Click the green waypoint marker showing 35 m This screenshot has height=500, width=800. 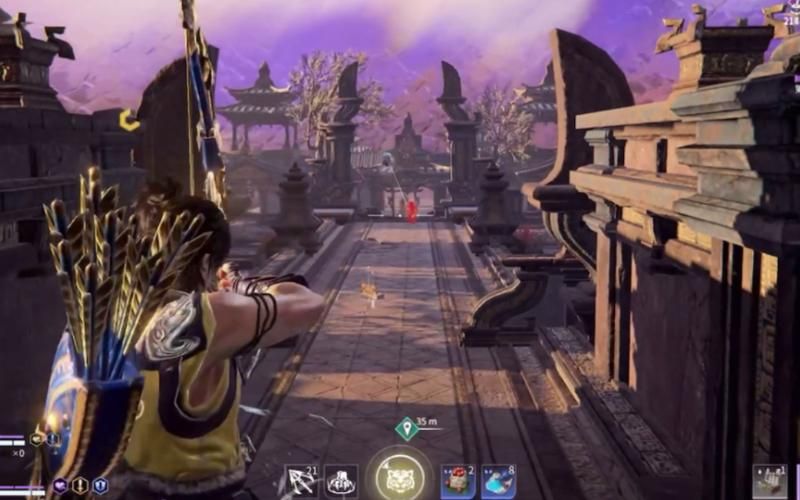click(406, 429)
